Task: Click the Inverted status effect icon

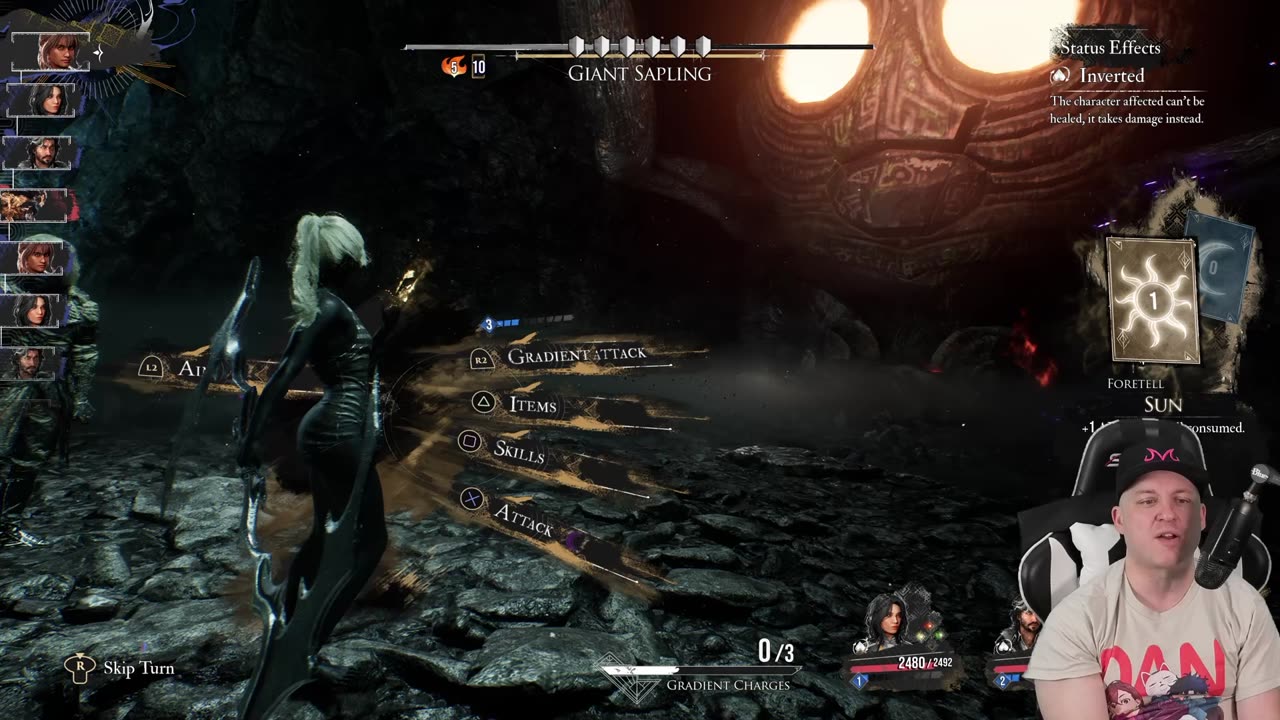Action: click(1060, 76)
